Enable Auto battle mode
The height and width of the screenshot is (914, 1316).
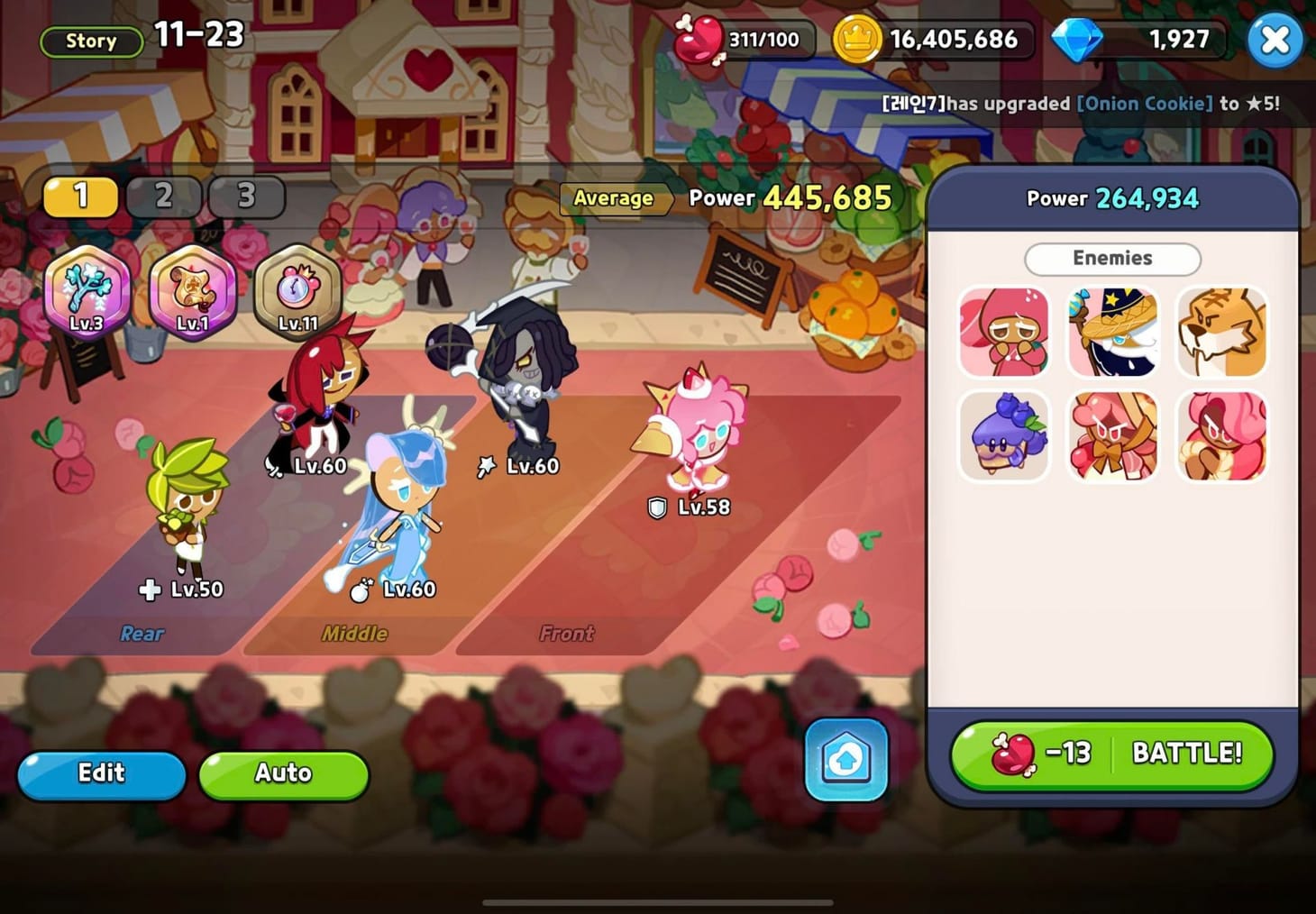283,773
